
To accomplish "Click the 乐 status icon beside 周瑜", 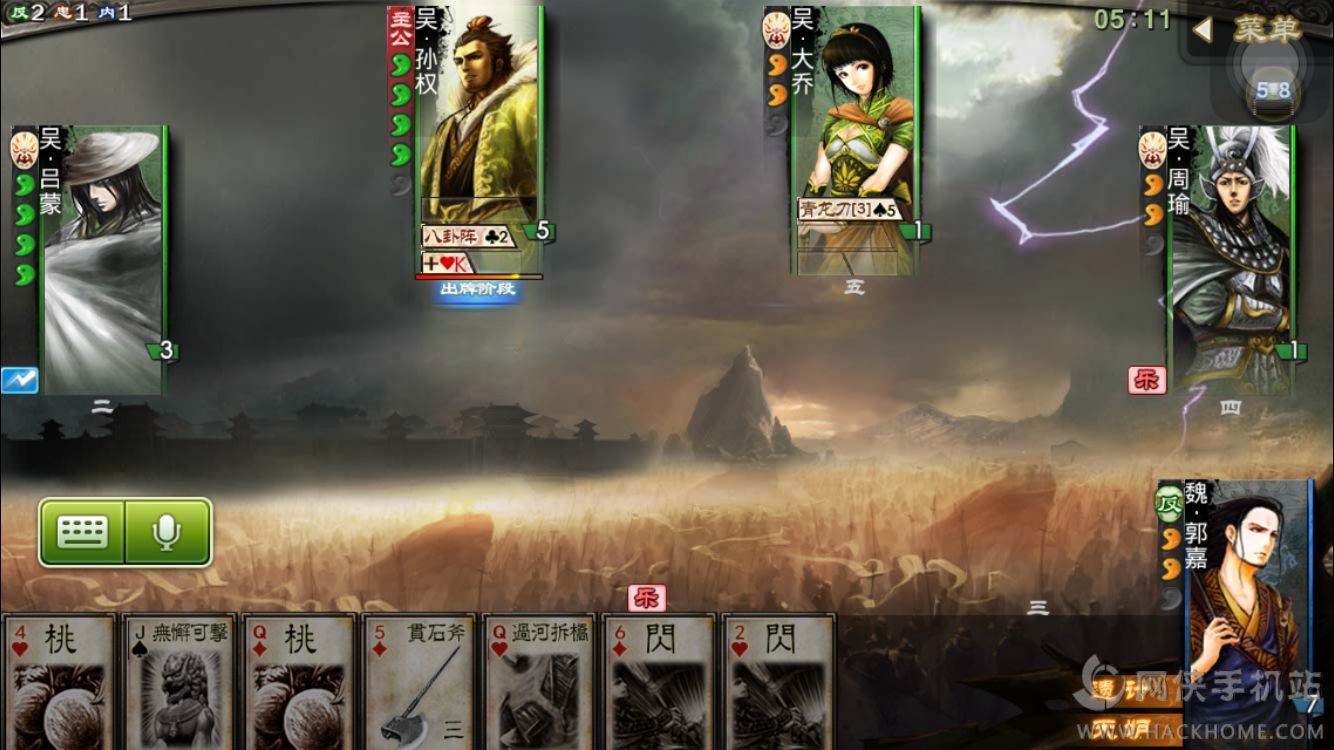I will click(x=1147, y=380).
